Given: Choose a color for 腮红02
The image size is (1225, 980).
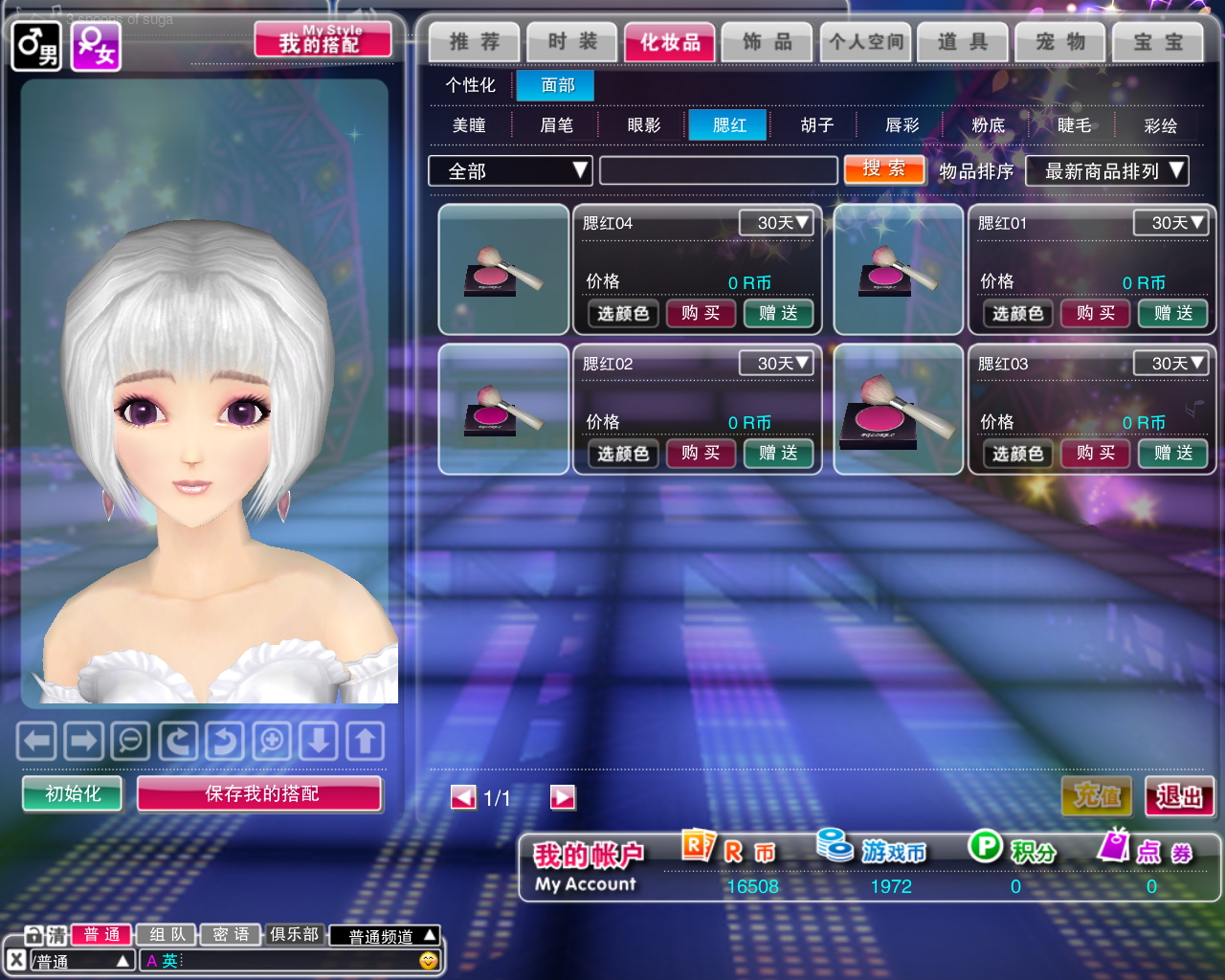Looking at the screenshot, I should point(623,454).
